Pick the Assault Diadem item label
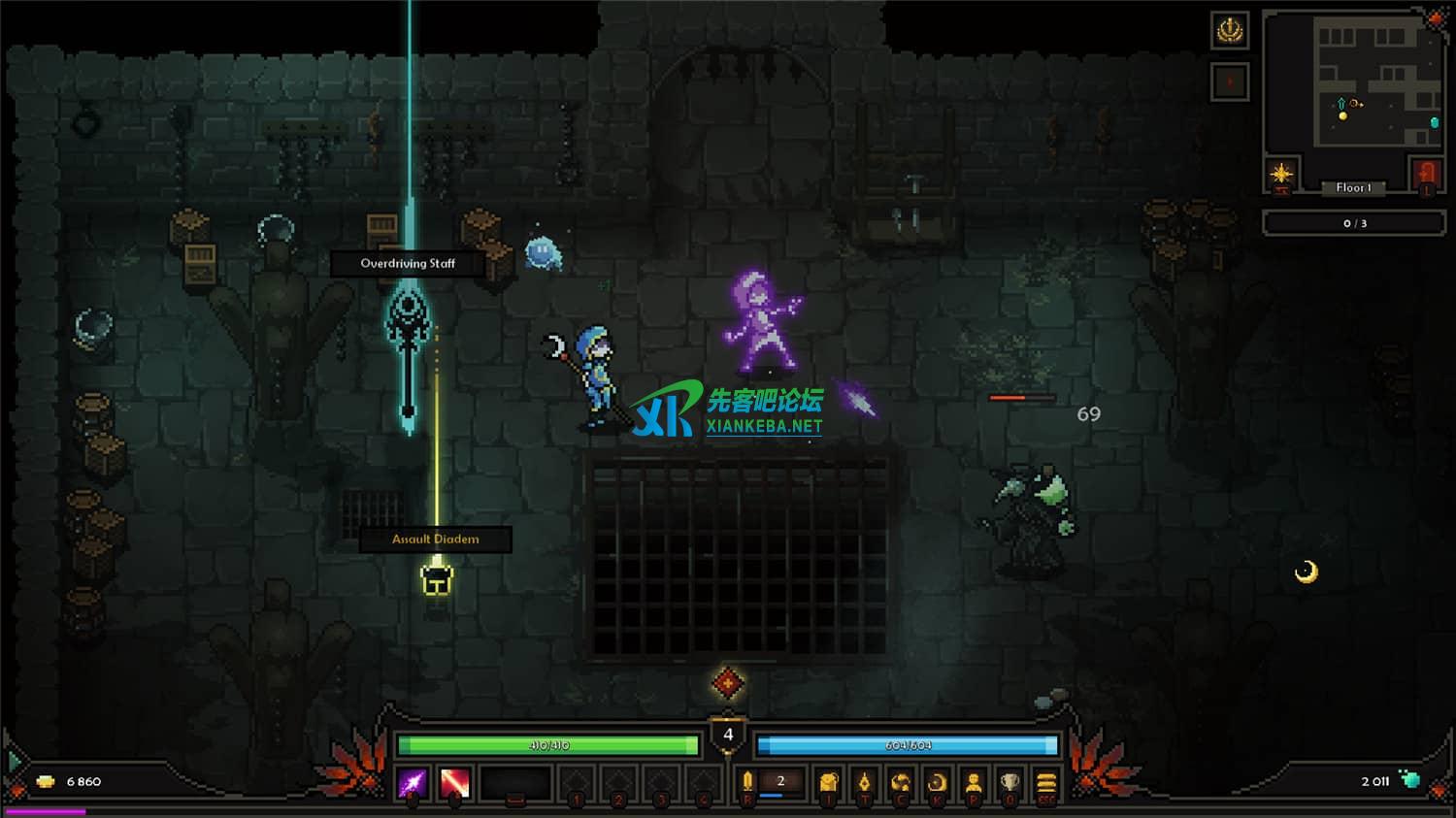Image resolution: width=1456 pixels, height=818 pixels. (435, 540)
